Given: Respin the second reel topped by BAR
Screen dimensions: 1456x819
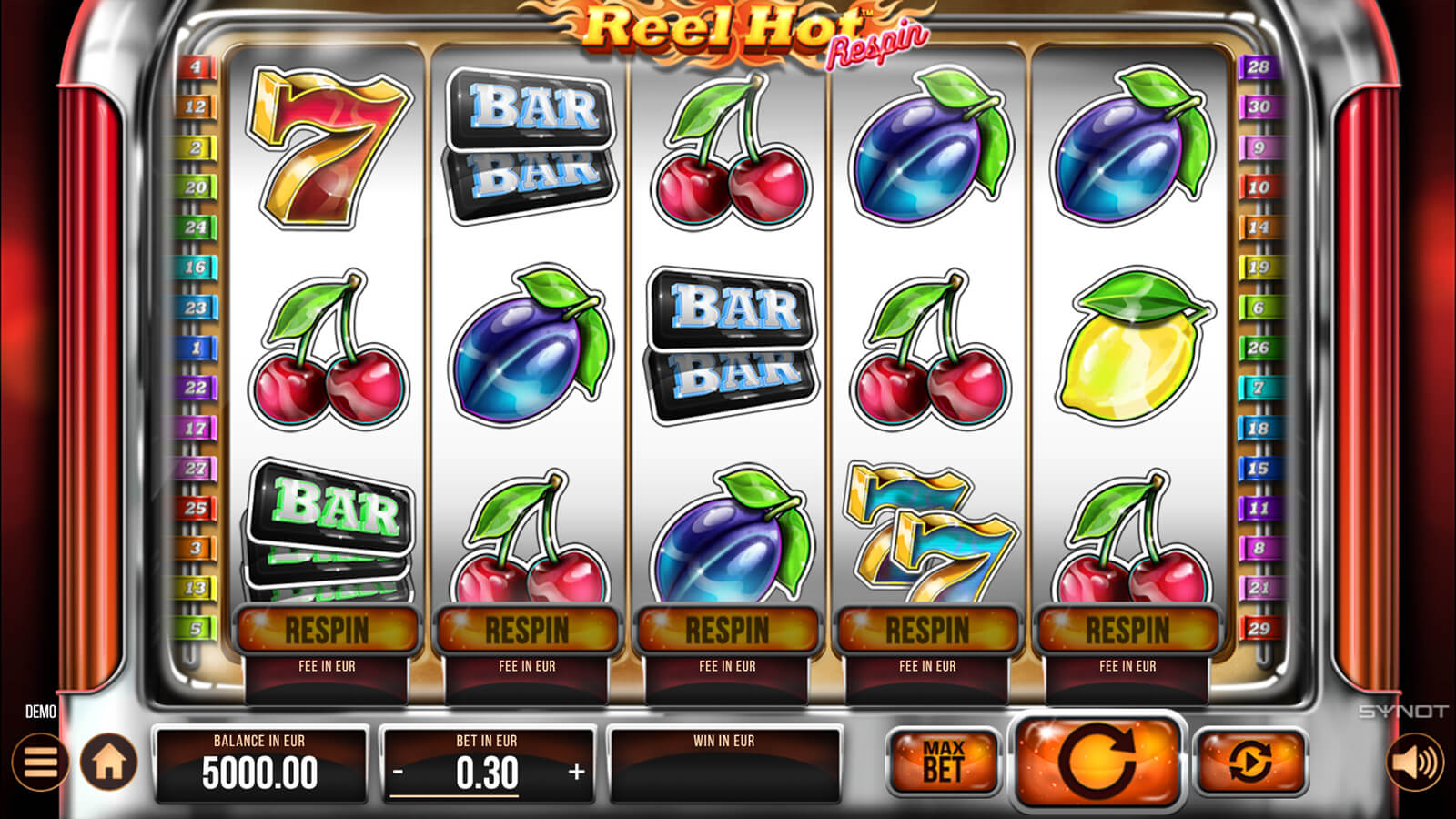Looking at the screenshot, I should (x=528, y=630).
